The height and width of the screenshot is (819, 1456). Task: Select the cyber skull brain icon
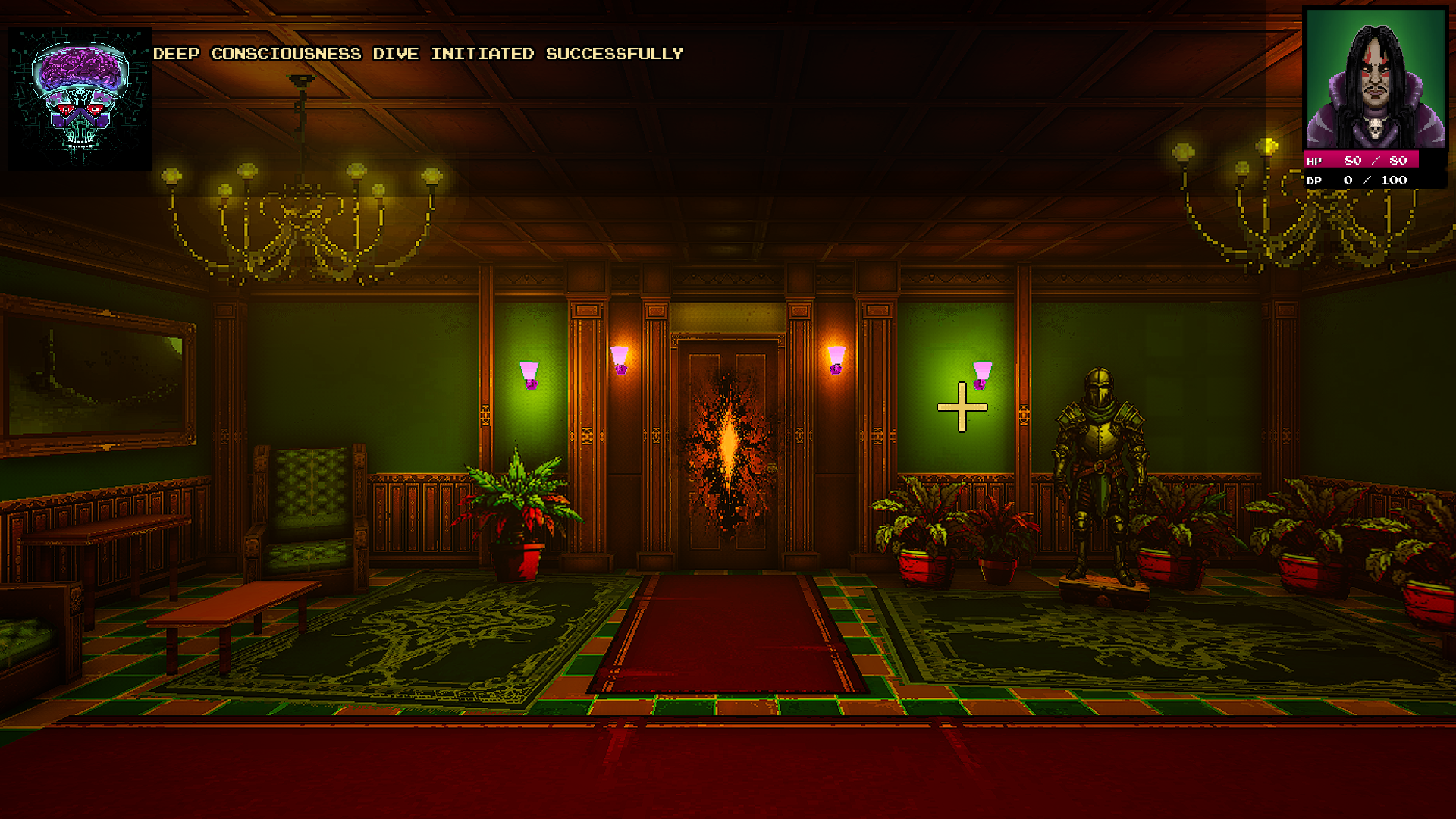coord(80,99)
